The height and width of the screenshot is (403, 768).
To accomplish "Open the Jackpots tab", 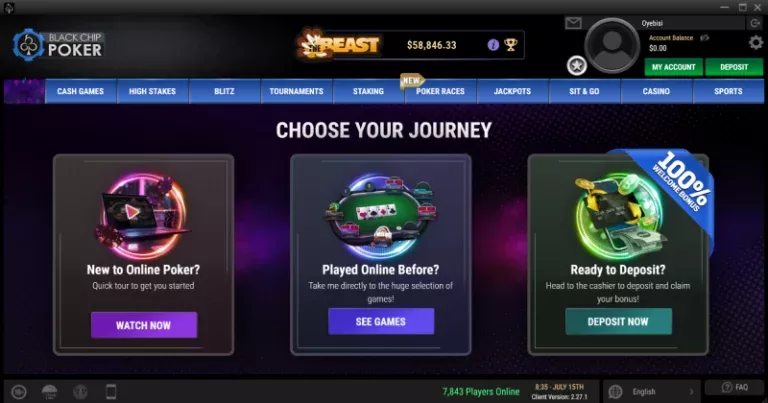I will 512,91.
